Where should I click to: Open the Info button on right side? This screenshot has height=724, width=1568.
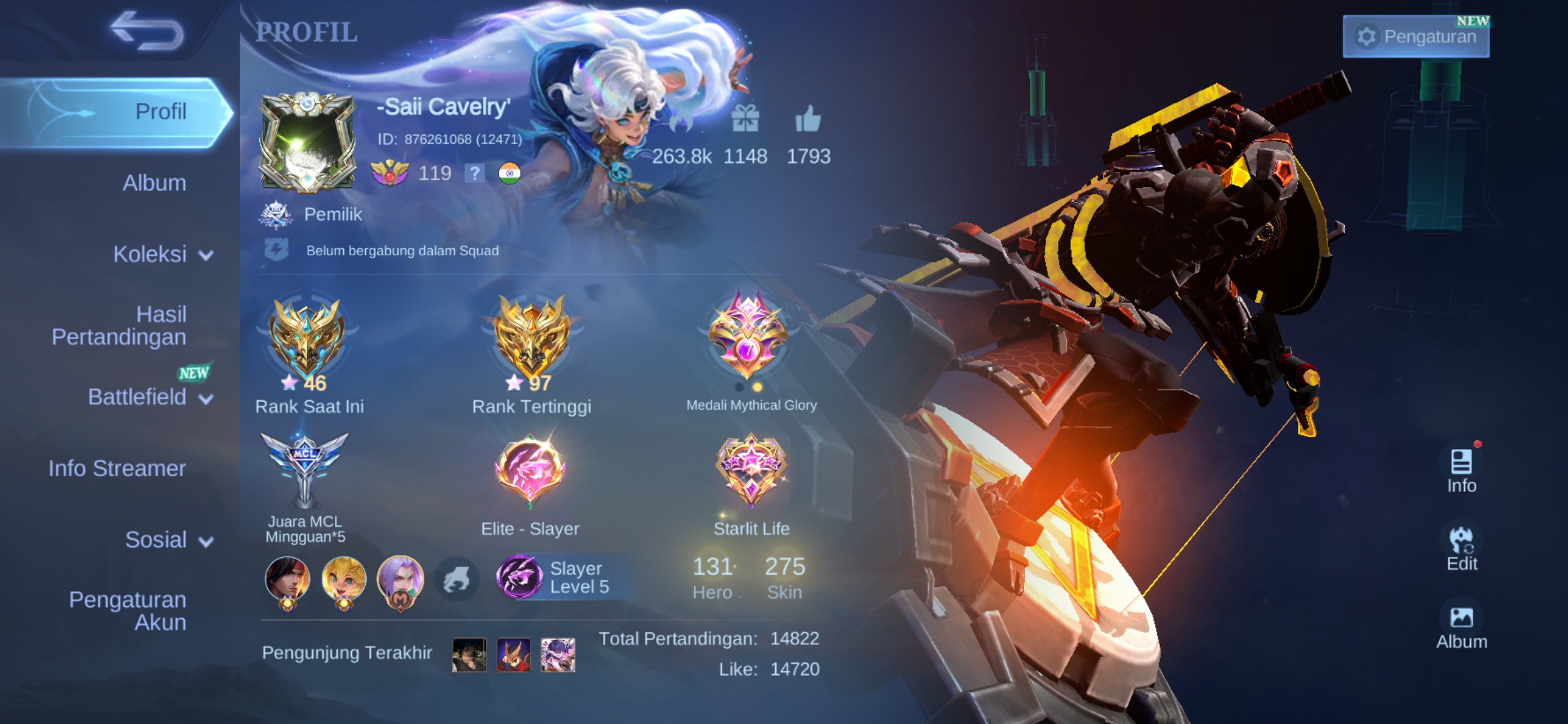(1461, 470)
